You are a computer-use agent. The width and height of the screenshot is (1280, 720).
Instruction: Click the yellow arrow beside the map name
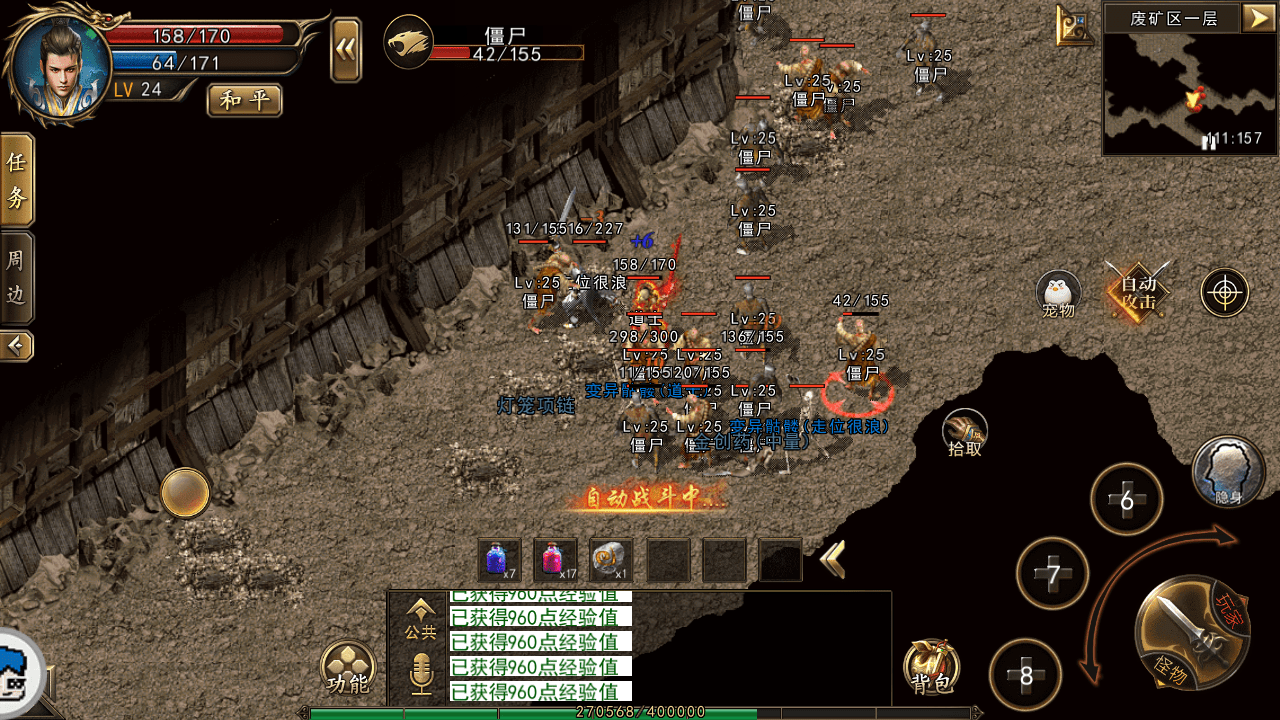pos(1256,17)
